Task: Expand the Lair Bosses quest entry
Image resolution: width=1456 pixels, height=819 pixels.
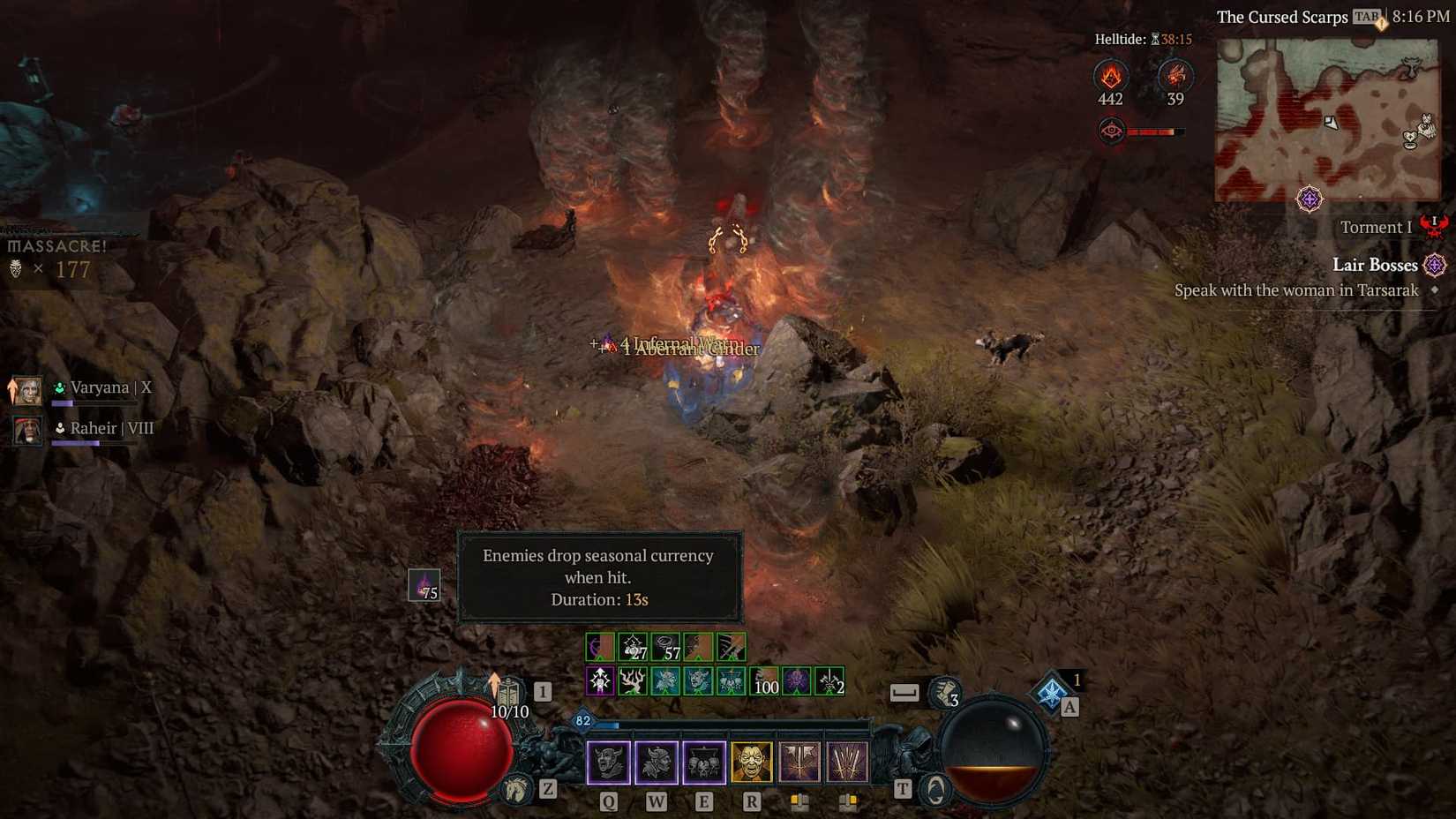Action: coord(1375,265)
